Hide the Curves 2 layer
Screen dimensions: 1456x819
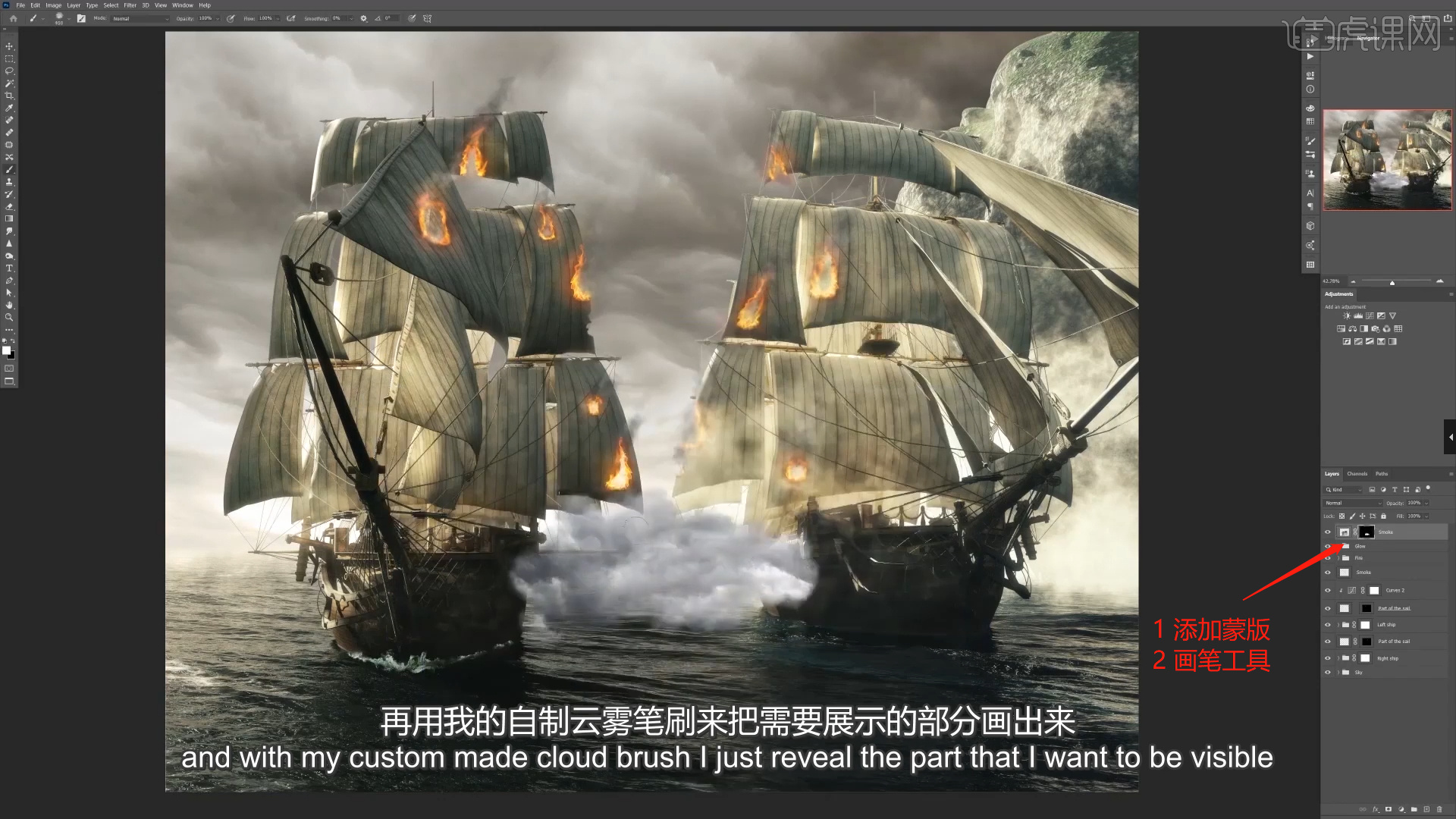pyautogui.click(x=1328, y=590)
